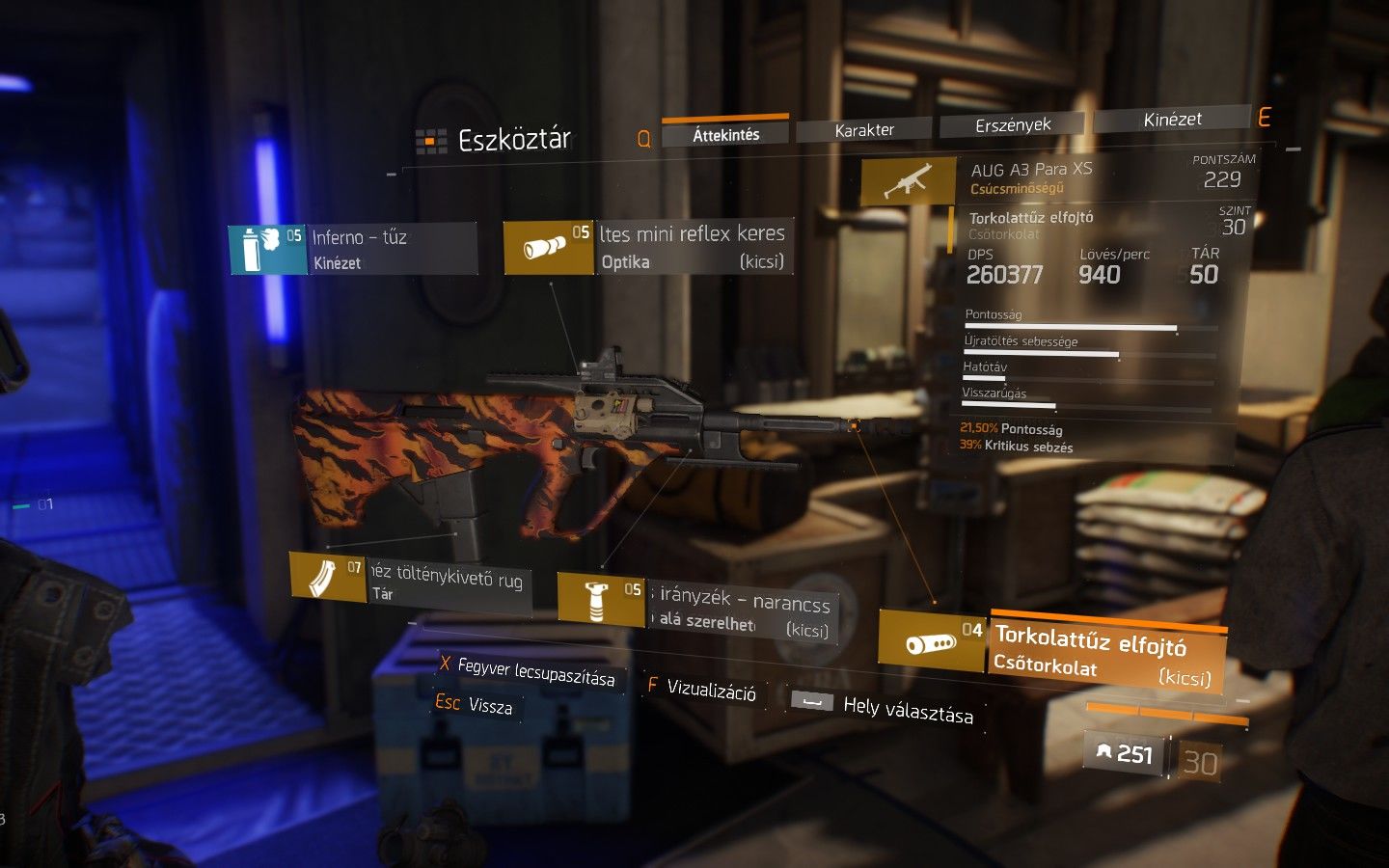Open the Karakter tab
Viewport: 1389px width, 868px height.
click(863, 129)
